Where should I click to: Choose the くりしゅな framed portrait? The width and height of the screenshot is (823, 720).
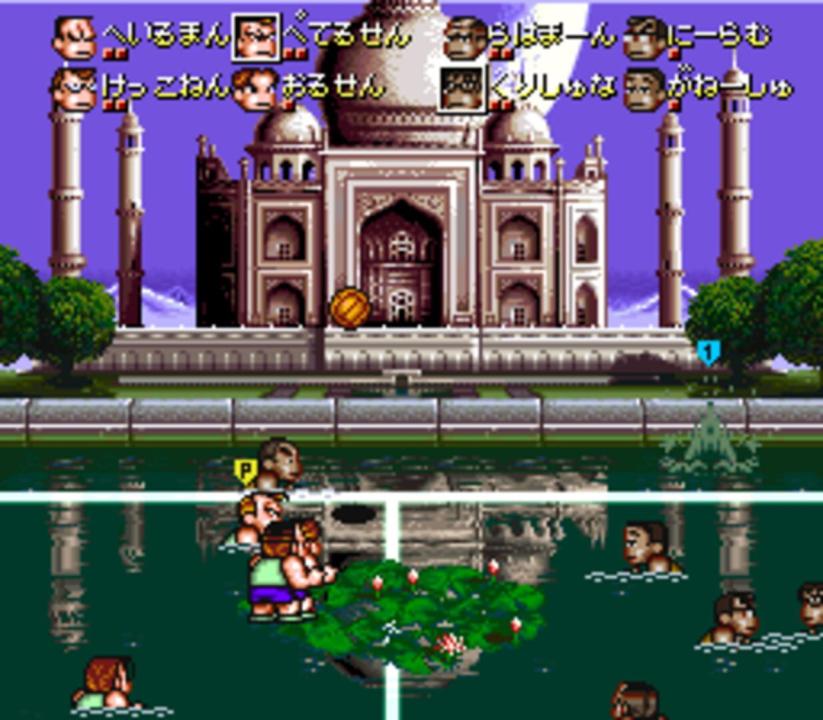[x=463, y=89]
